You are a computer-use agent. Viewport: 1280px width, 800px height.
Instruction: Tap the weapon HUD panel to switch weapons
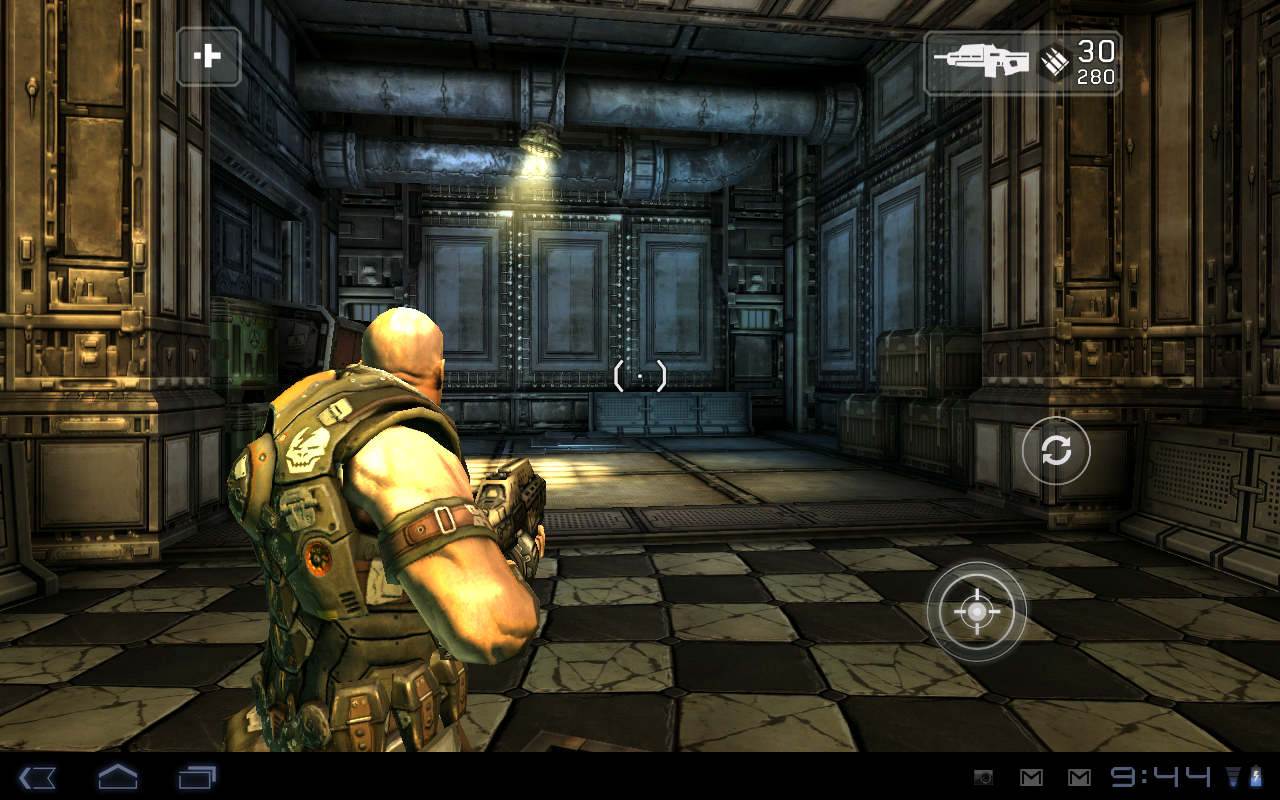click(1022, 62)
